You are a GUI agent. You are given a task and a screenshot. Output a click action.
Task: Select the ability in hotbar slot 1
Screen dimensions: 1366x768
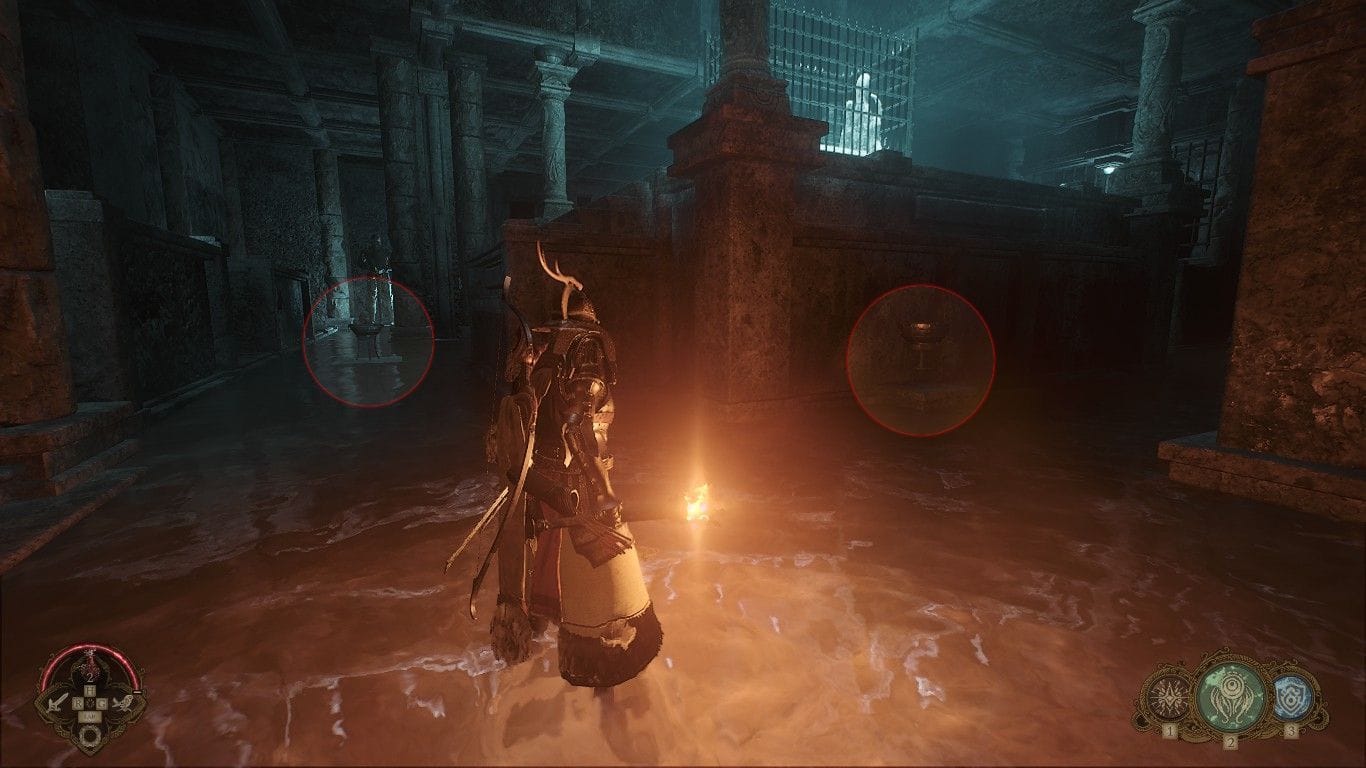tap(1168, 698)
